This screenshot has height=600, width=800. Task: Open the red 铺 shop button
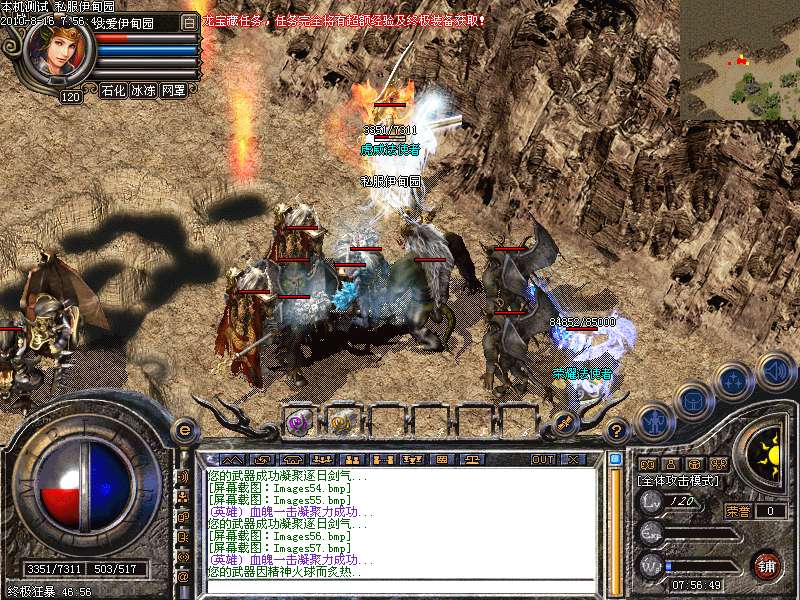pyautogui.click(x=767, y=565)
